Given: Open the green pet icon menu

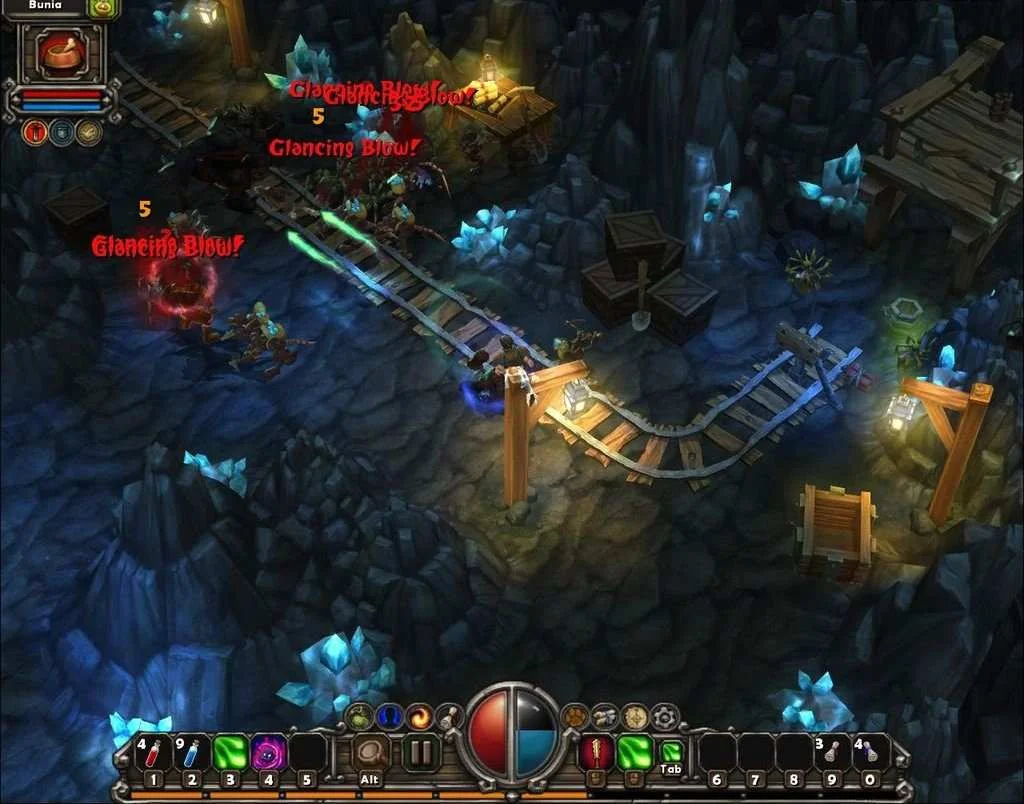Looking at the screenshot, I should (359, 716).
